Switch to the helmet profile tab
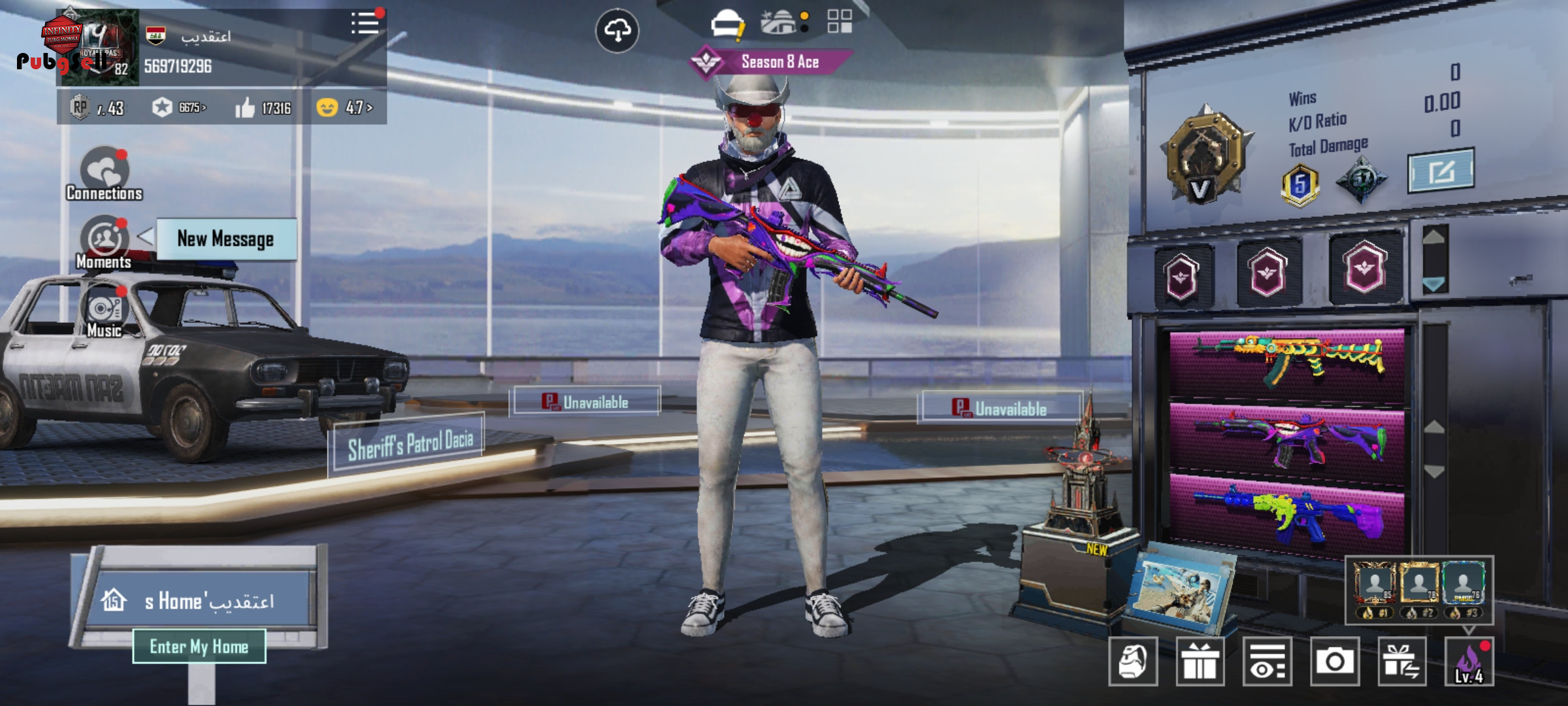1568x706 pixels. click(x=726, y=25)
